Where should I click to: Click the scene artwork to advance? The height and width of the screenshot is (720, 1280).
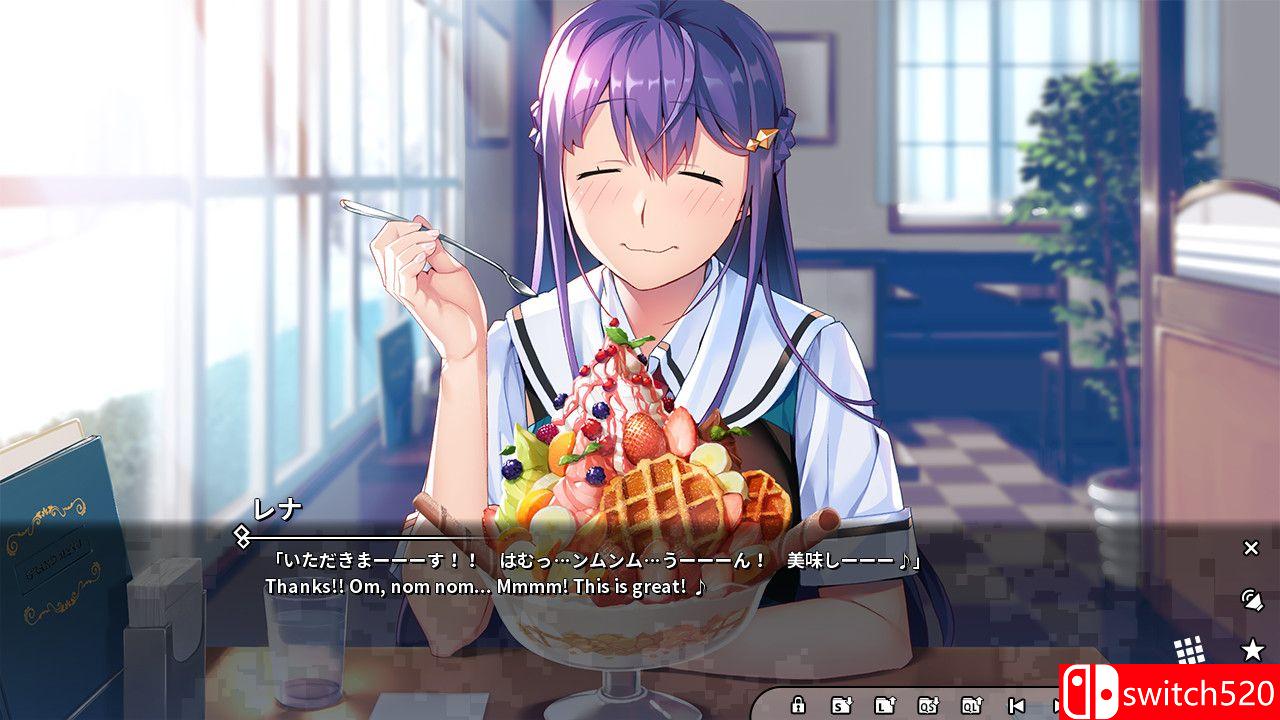640,250
